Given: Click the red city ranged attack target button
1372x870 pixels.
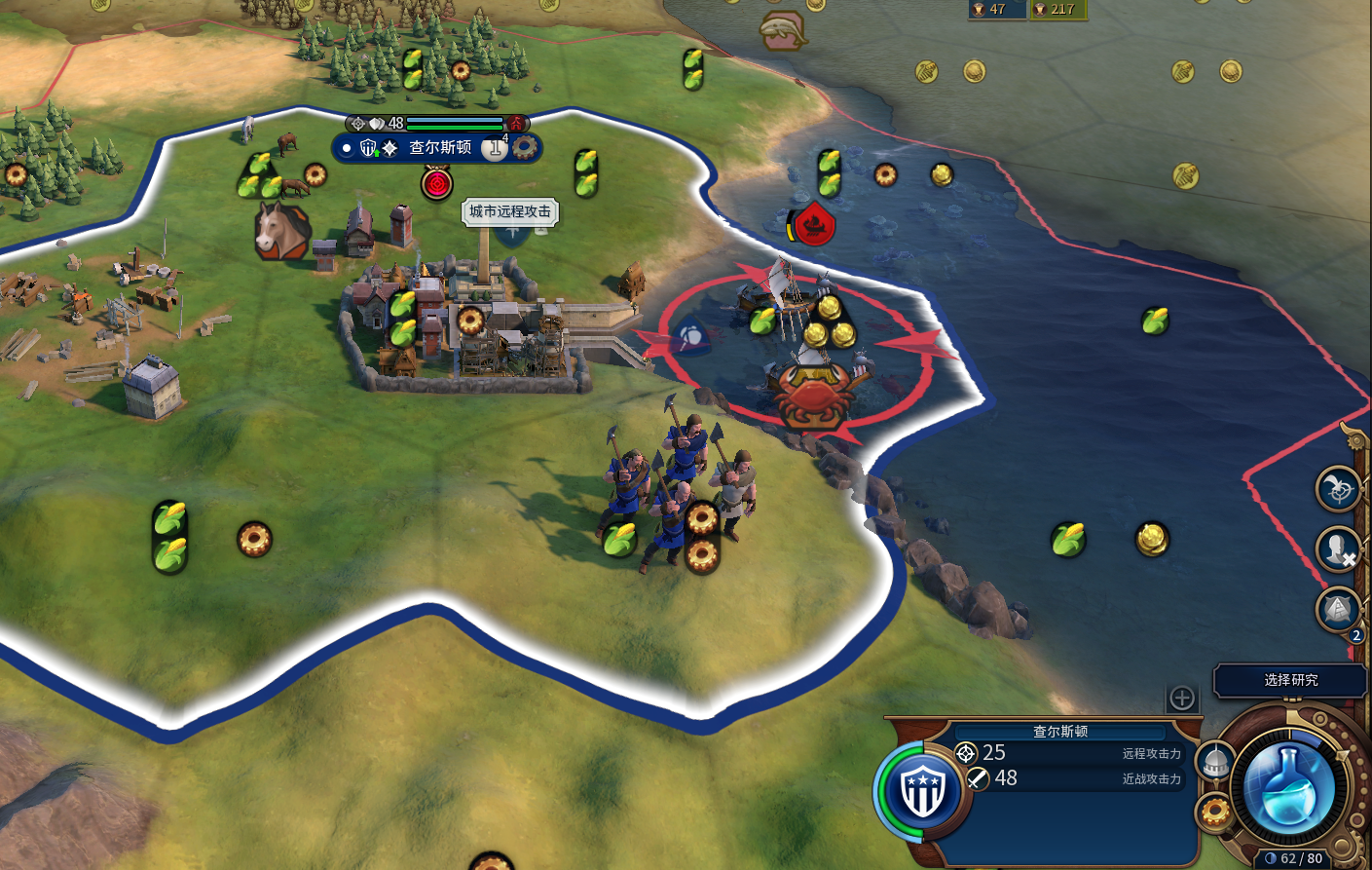Looking at the screenshot, I should [437, 182].
